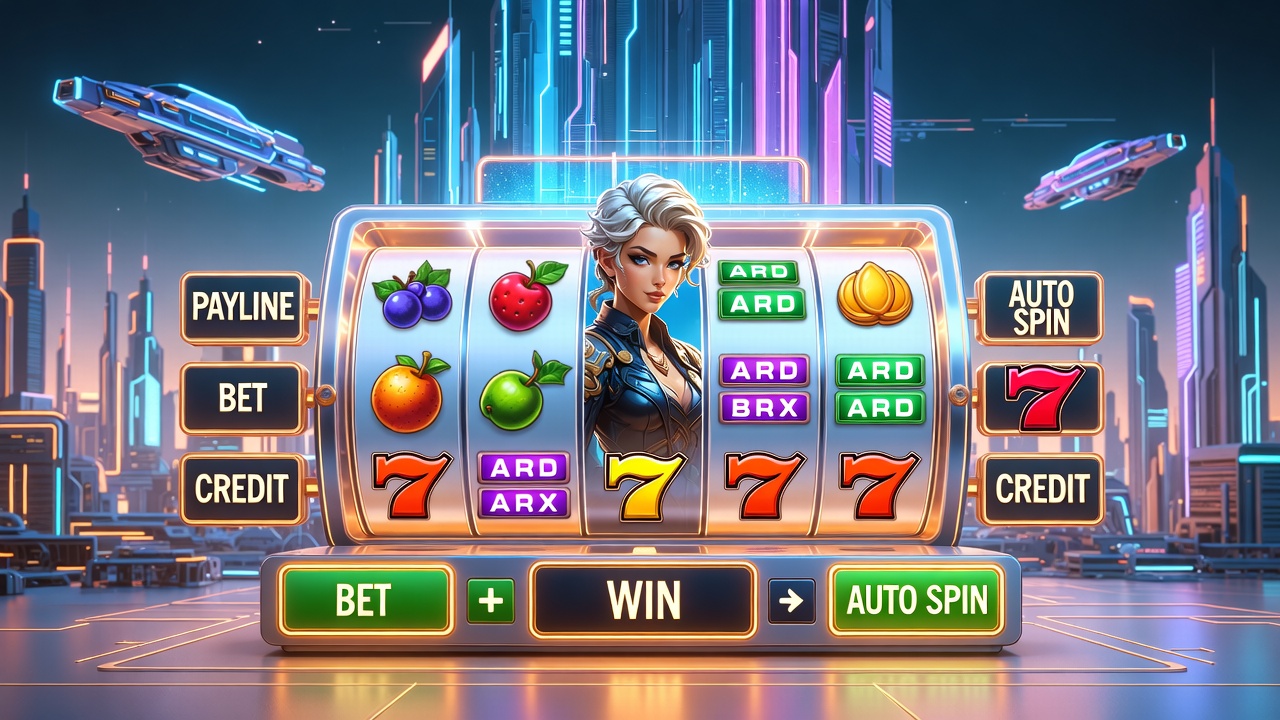Click the red 7 side panel button
Image resolution: width=1280 pixels, height=720 pixels.
(1040, 398)
